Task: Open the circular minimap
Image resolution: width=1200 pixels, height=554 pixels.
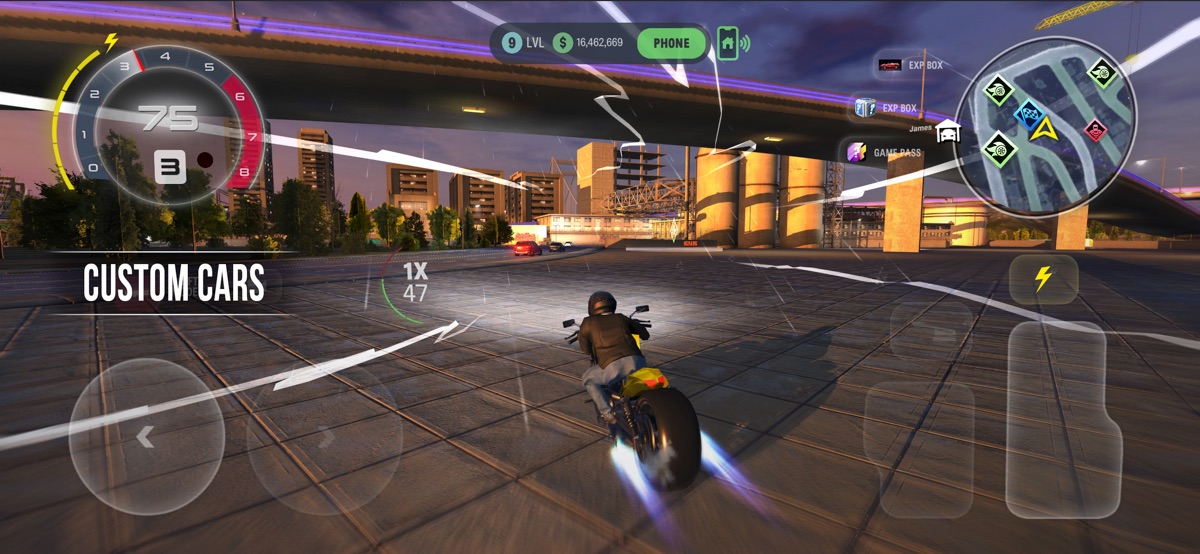Action: pos(1045,127)
